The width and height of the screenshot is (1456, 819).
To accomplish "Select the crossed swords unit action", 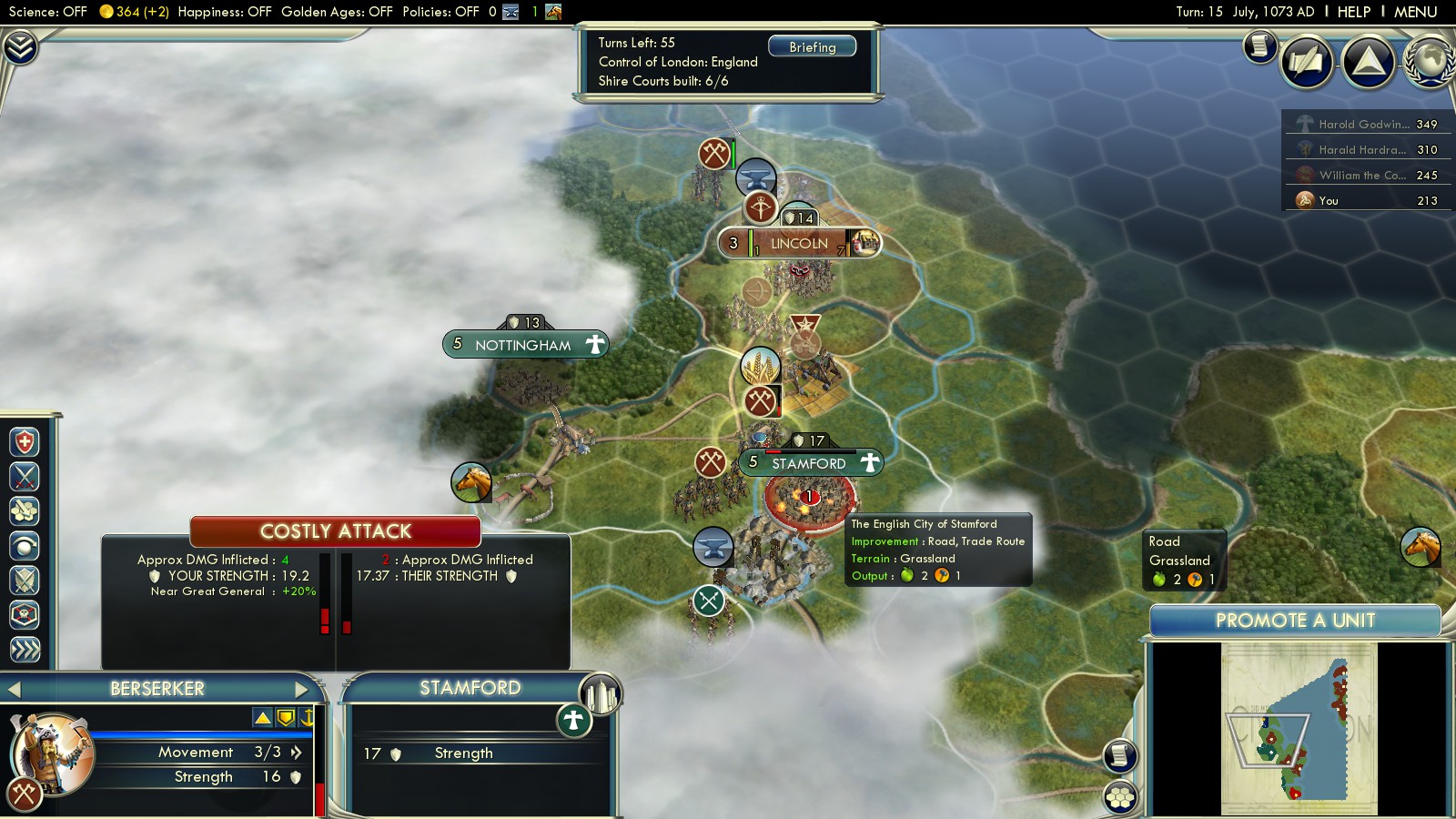I will [x=25, y=476].
